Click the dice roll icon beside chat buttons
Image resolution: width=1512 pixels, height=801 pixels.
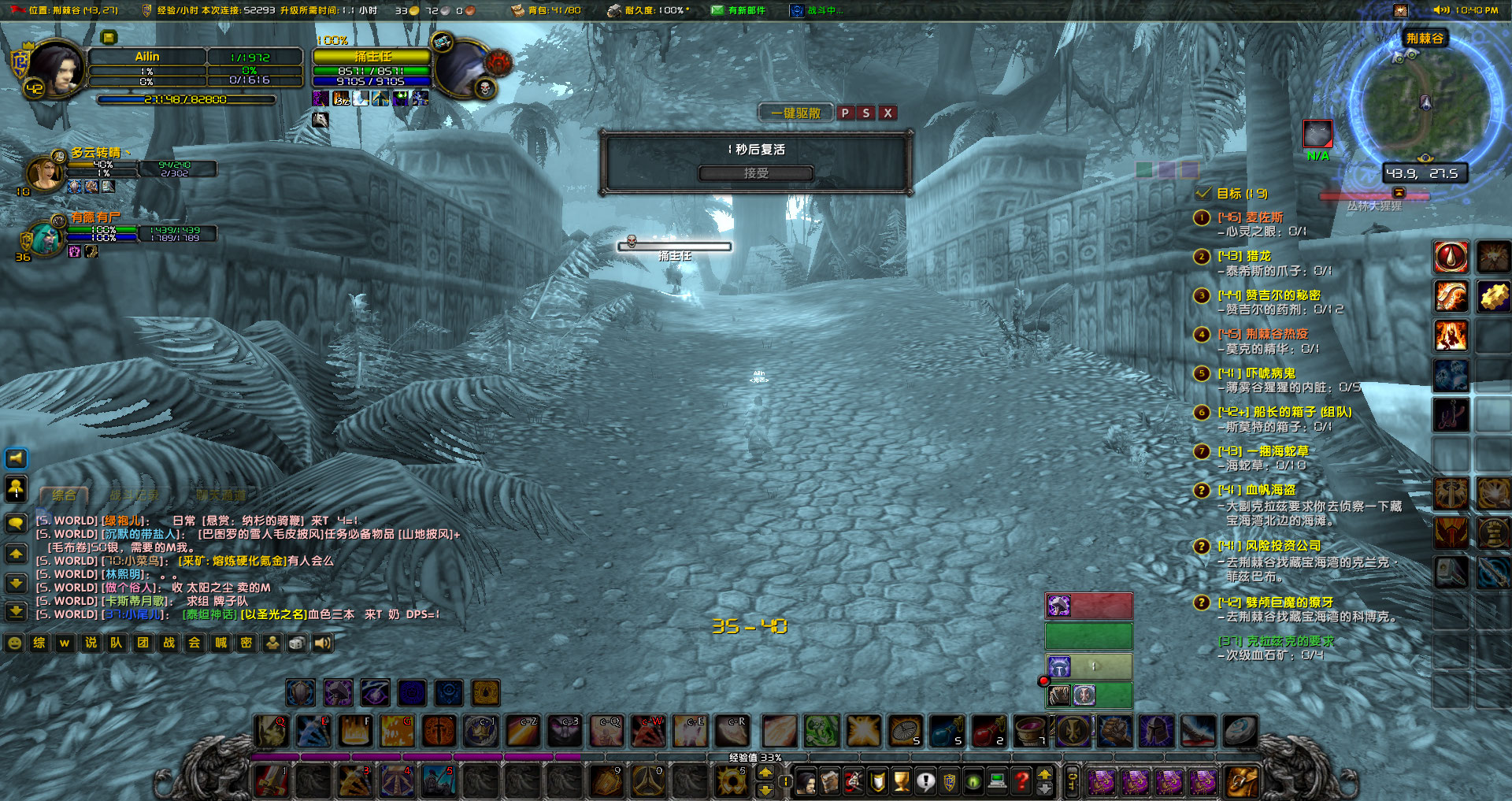(297, 642)
